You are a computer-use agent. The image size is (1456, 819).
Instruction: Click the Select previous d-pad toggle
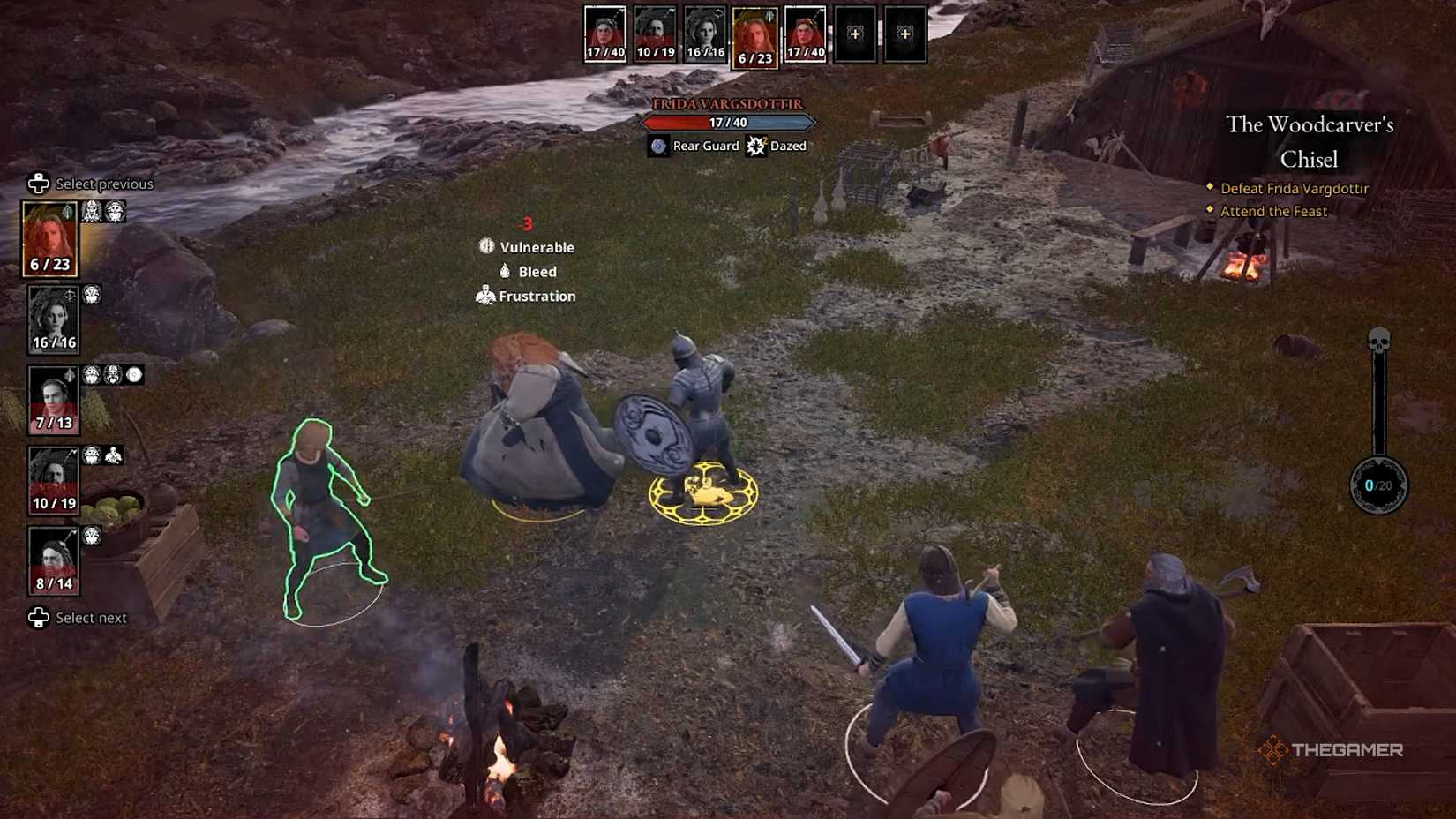tap(36, 184)
